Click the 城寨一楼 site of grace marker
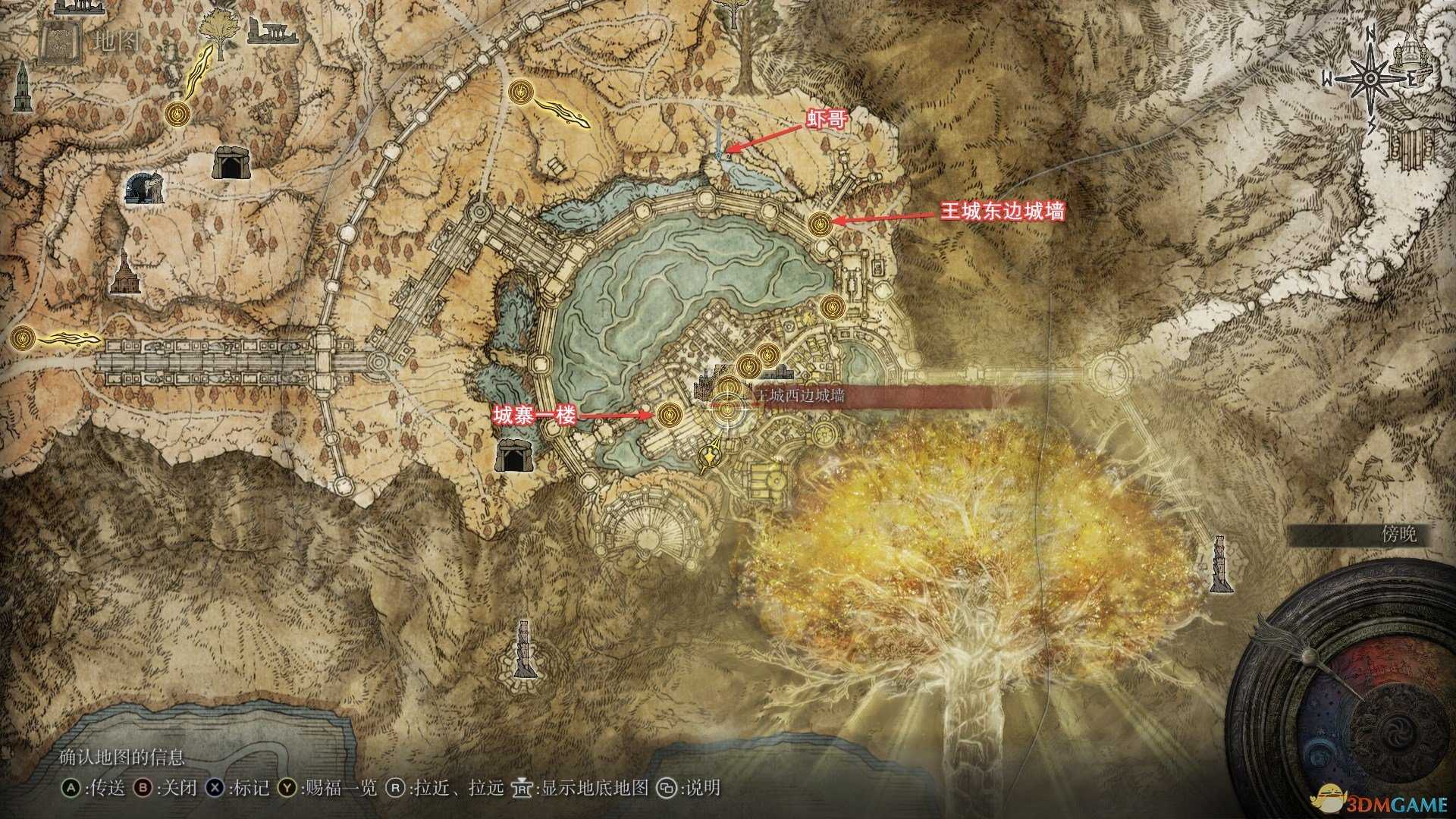The height and width of the screenshot is (819, 1456). point(671,416)
